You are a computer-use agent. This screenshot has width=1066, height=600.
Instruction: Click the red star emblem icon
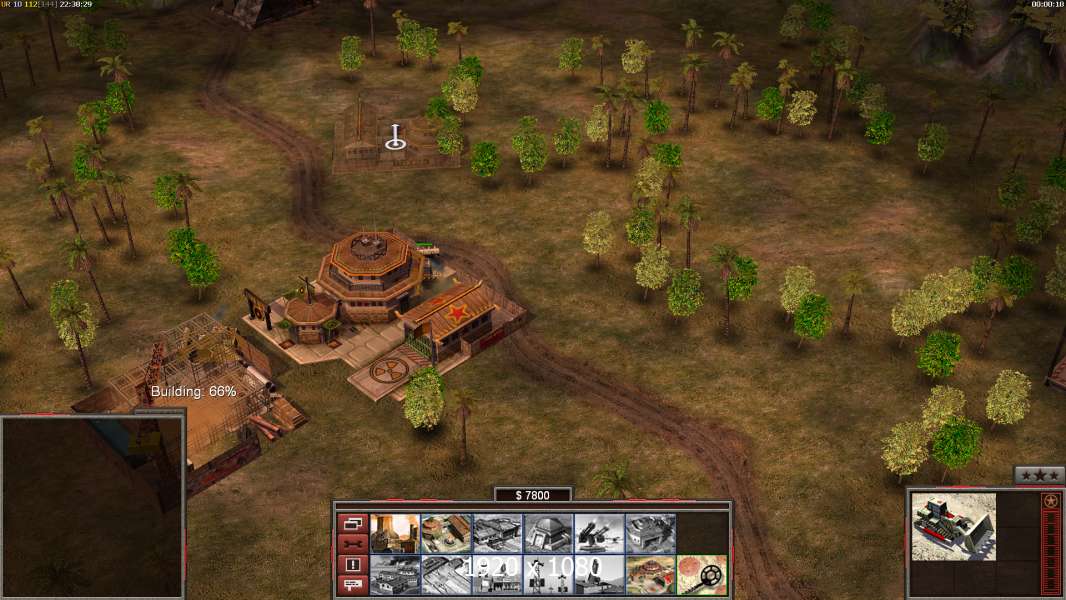pyautogui.click(x=1050, y=501)
